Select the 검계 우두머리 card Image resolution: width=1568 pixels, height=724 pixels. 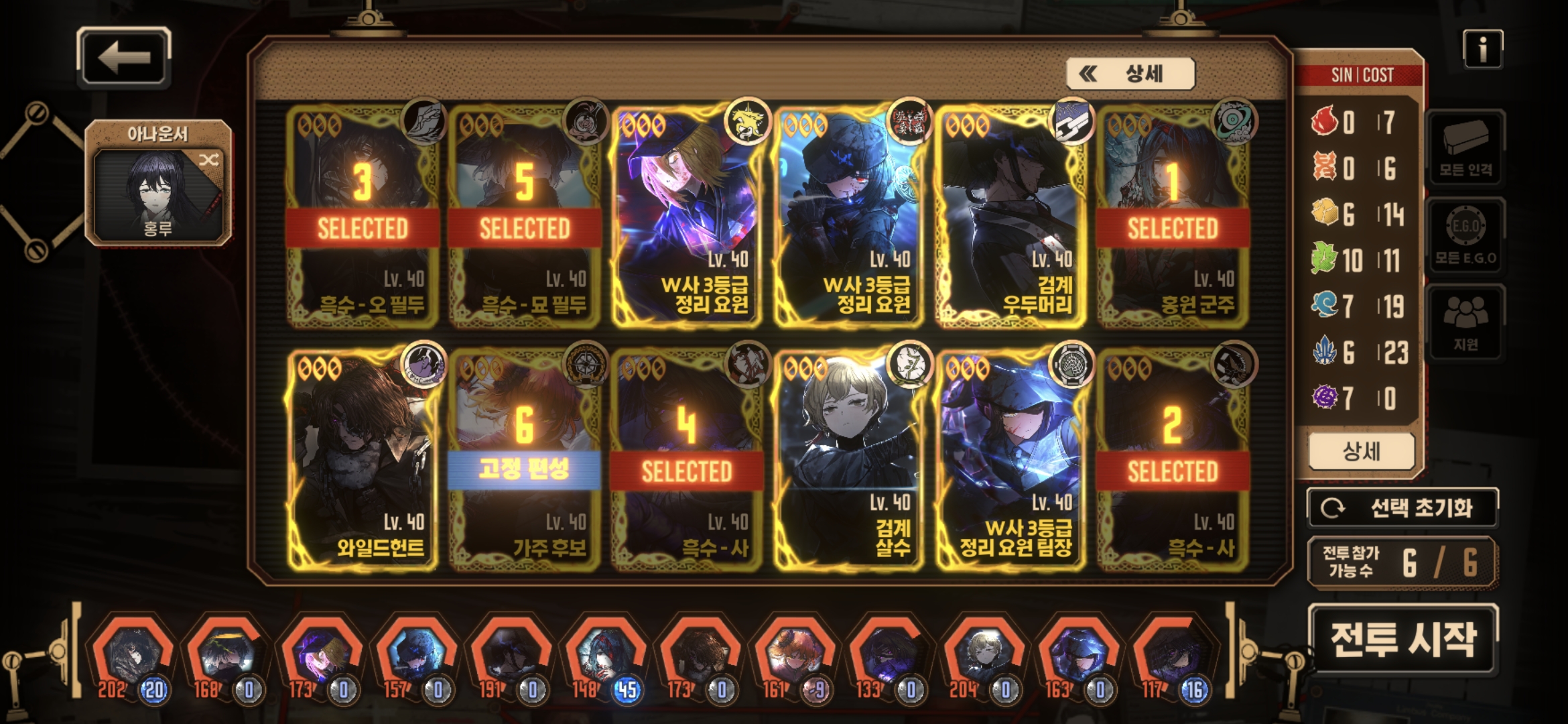[1011, 216]
